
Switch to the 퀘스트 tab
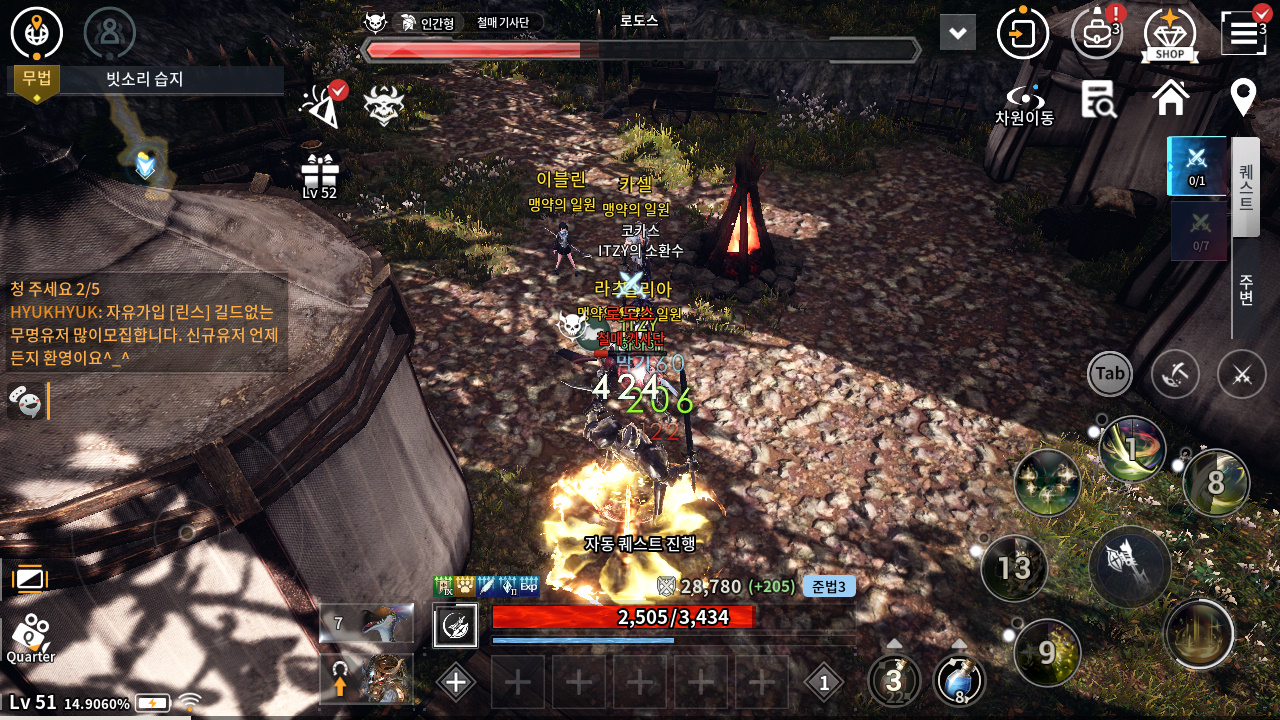coord(1246,187)
